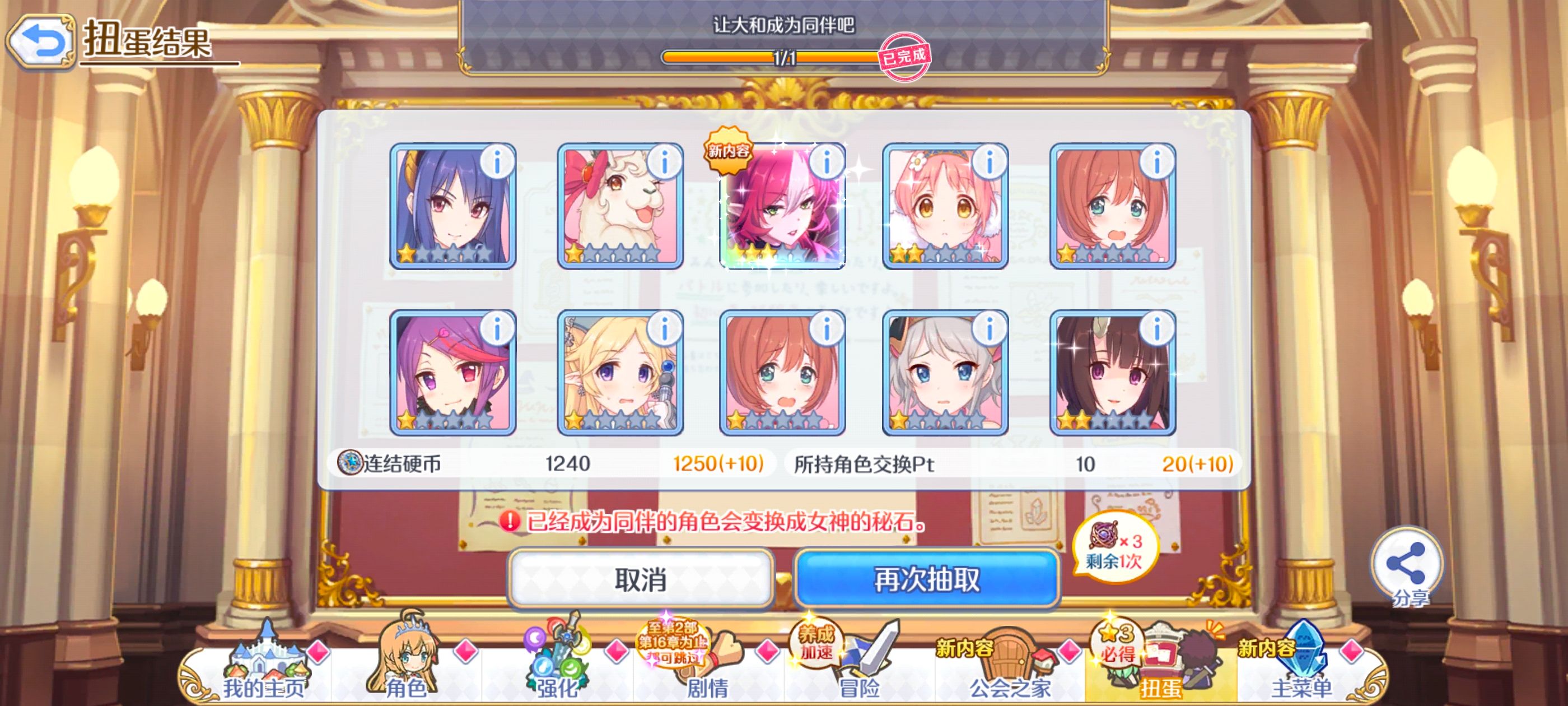
Task: Tap the info icon on the purple-haired top-left character
Action: pos(498,161)
